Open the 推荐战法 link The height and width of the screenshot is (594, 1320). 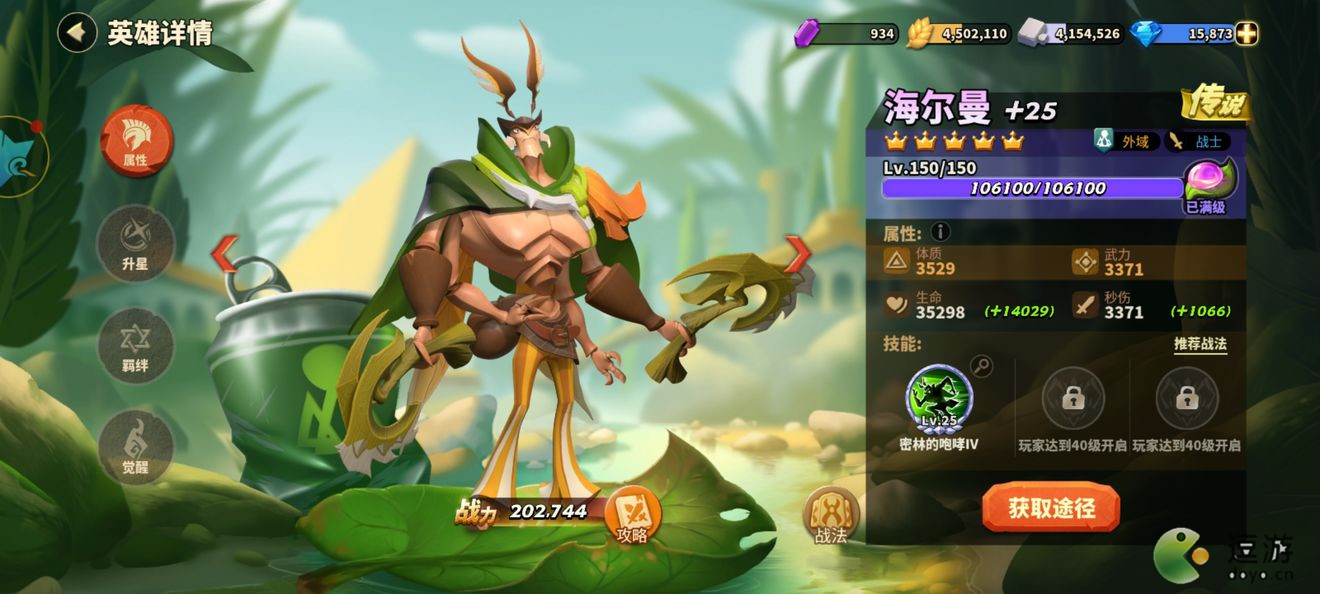click(x=1200, y=344)
